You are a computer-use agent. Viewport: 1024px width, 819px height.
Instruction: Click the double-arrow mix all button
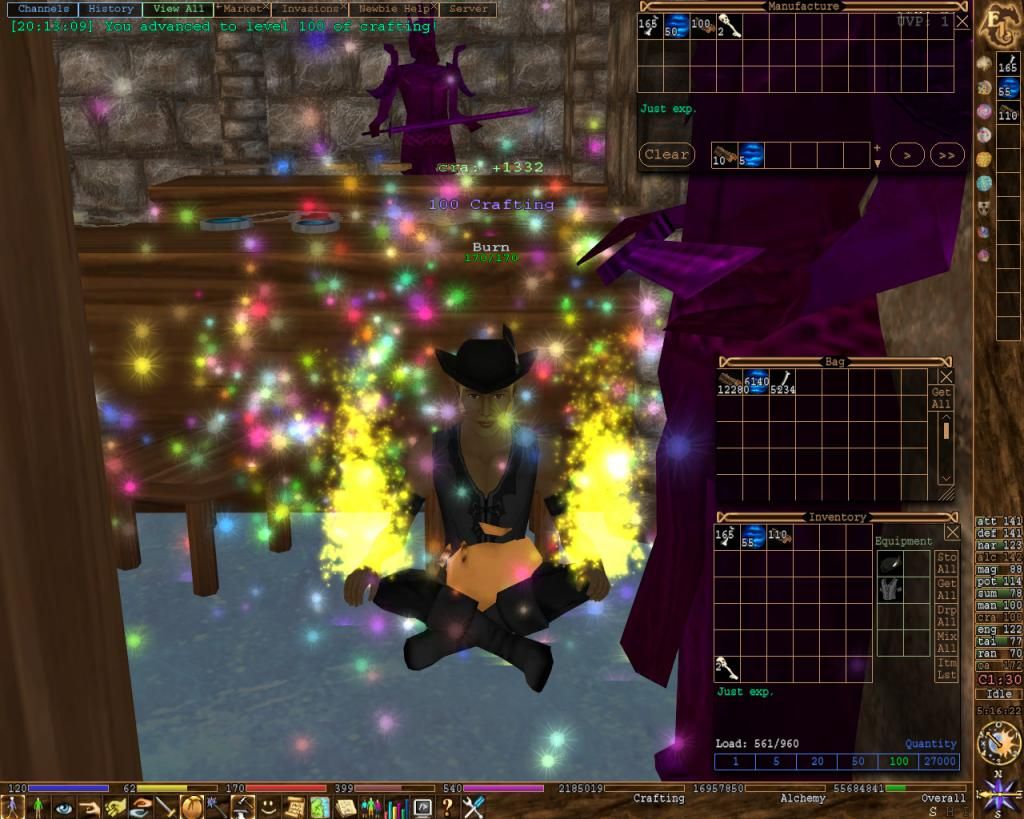(946, 155)
